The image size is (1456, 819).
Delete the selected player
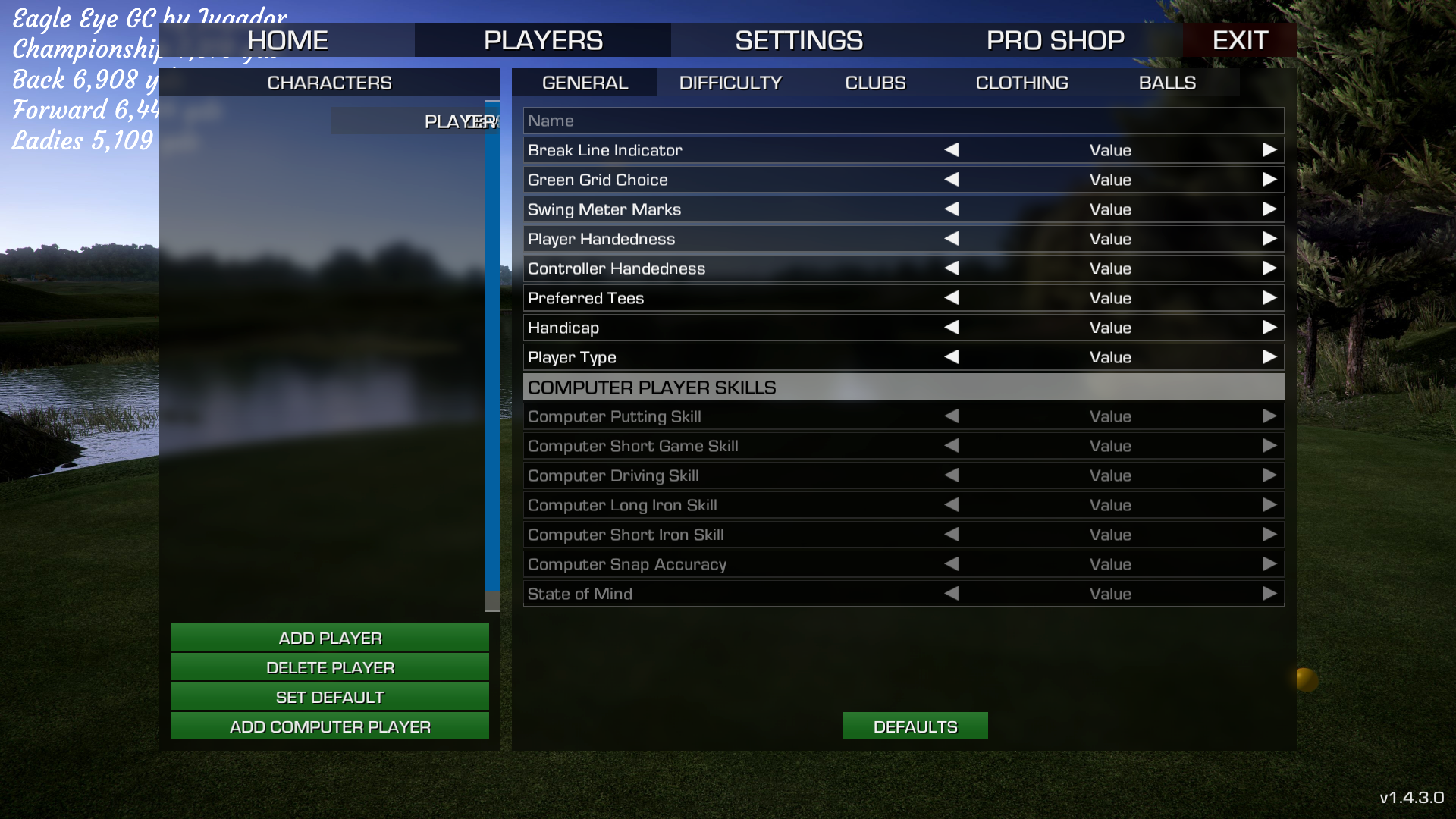[x=330, y=667]
